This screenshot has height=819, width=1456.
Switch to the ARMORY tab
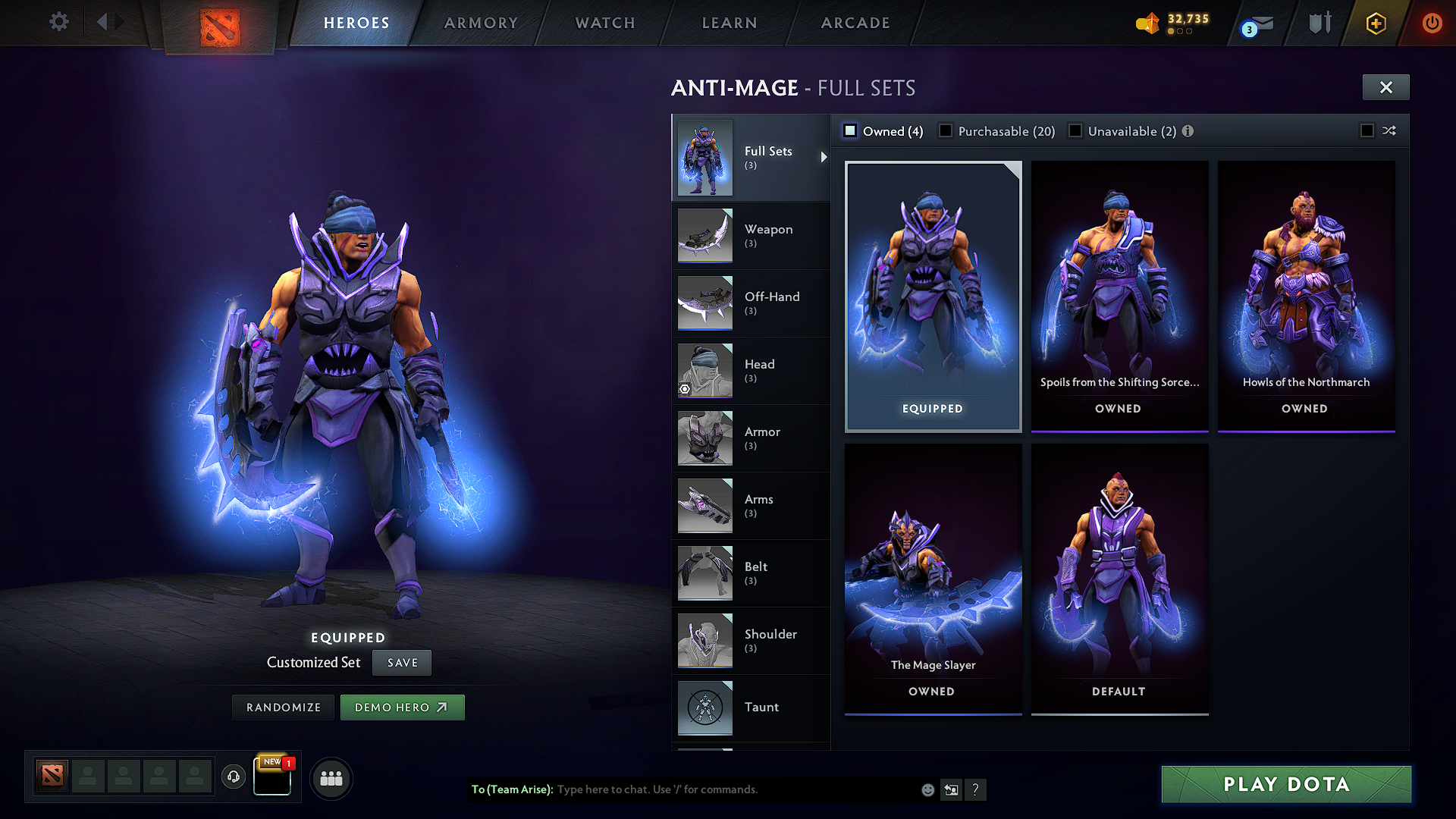point(481,23)
